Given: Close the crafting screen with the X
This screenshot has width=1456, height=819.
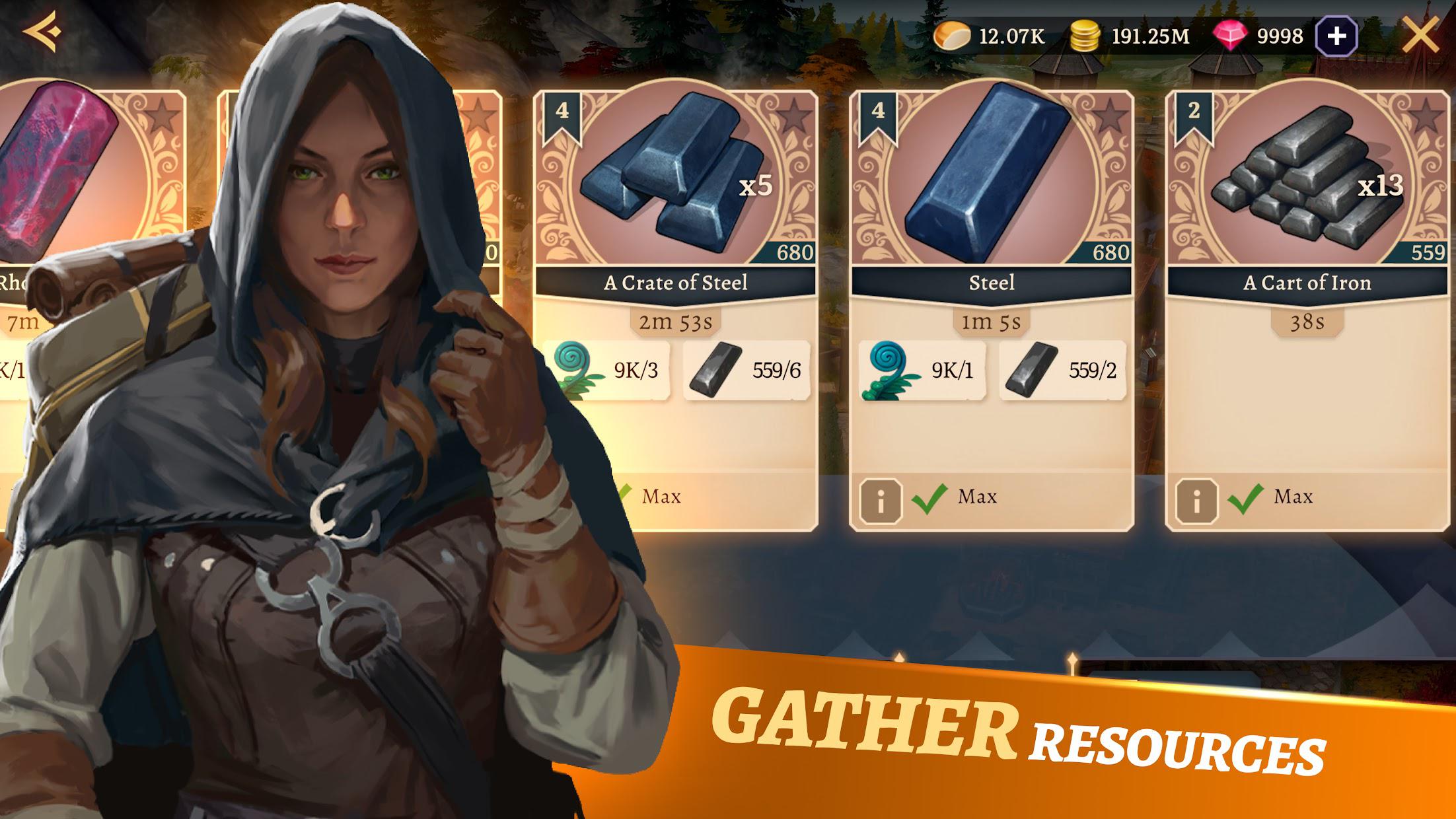Looking at the screenshot, I should (x=1419, y=34).
